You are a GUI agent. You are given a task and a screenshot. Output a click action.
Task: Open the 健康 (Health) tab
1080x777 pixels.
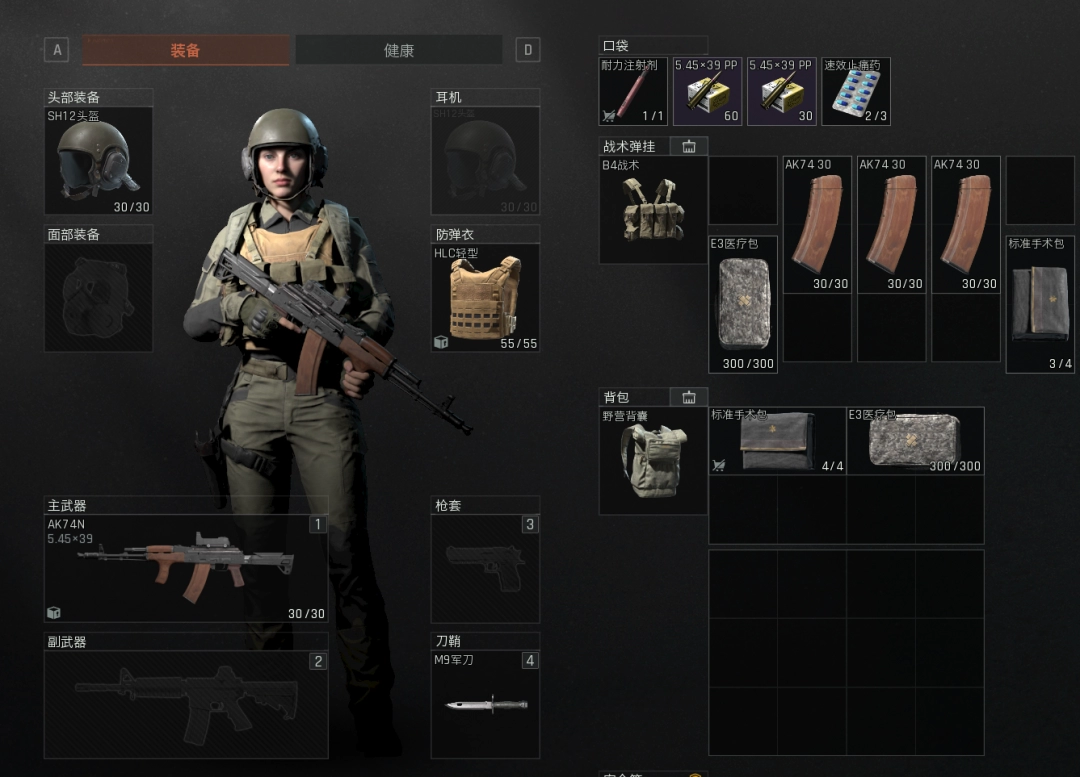399,50
